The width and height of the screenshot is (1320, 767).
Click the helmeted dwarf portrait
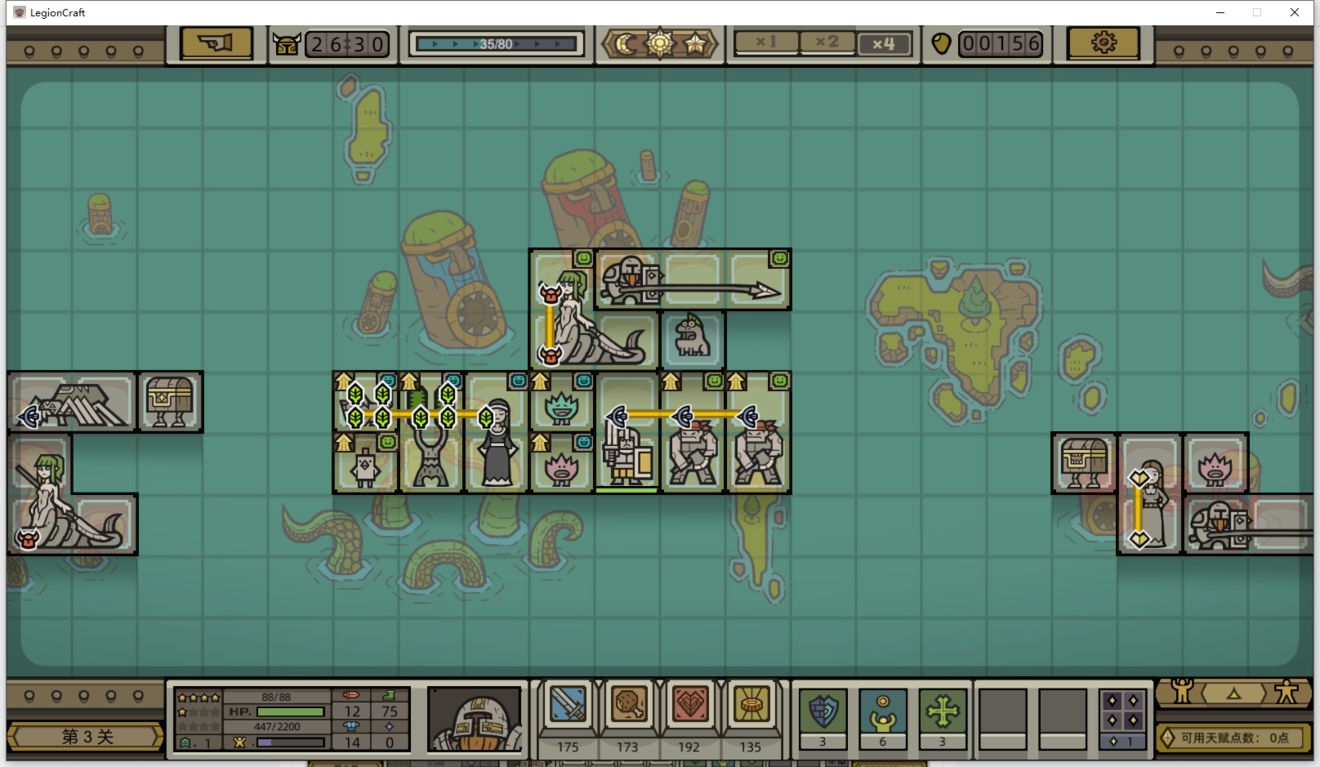point(474,718)
